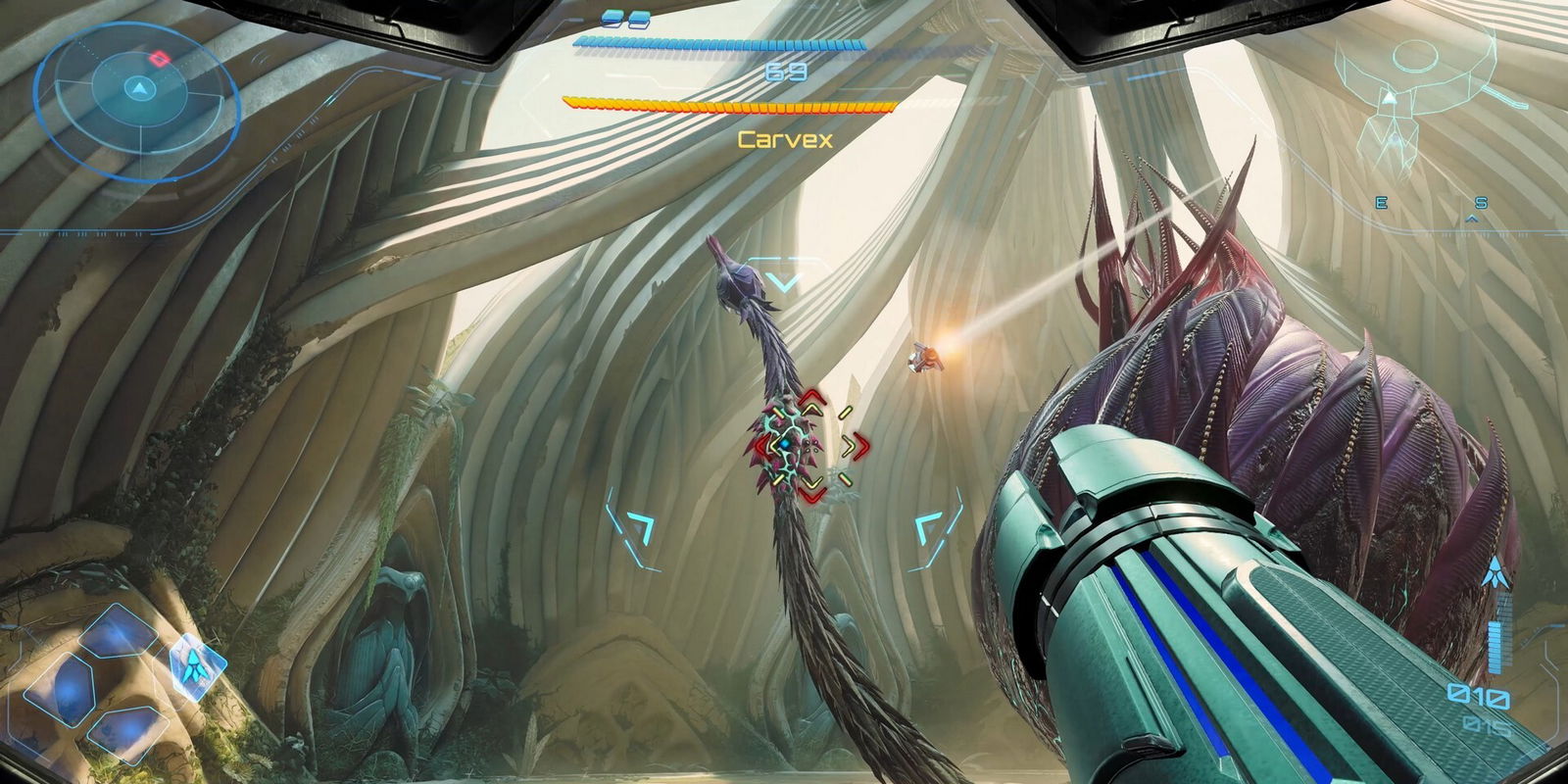Click the missile icon above the ammo count
This screenshot has width=1568, height=784.
tap(1495, 572)
